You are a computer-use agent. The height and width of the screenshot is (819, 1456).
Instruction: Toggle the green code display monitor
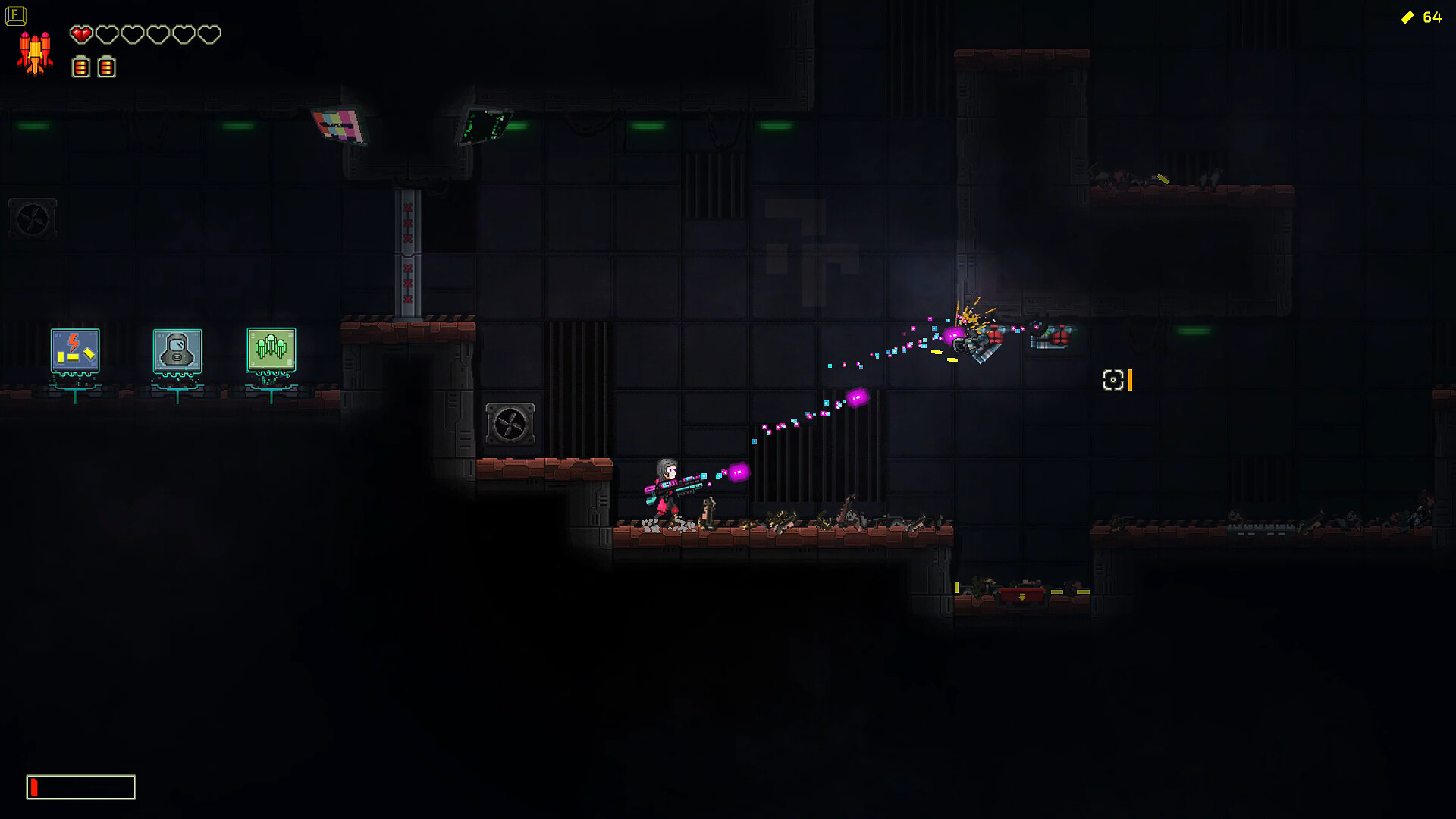(x=484, y=124)
